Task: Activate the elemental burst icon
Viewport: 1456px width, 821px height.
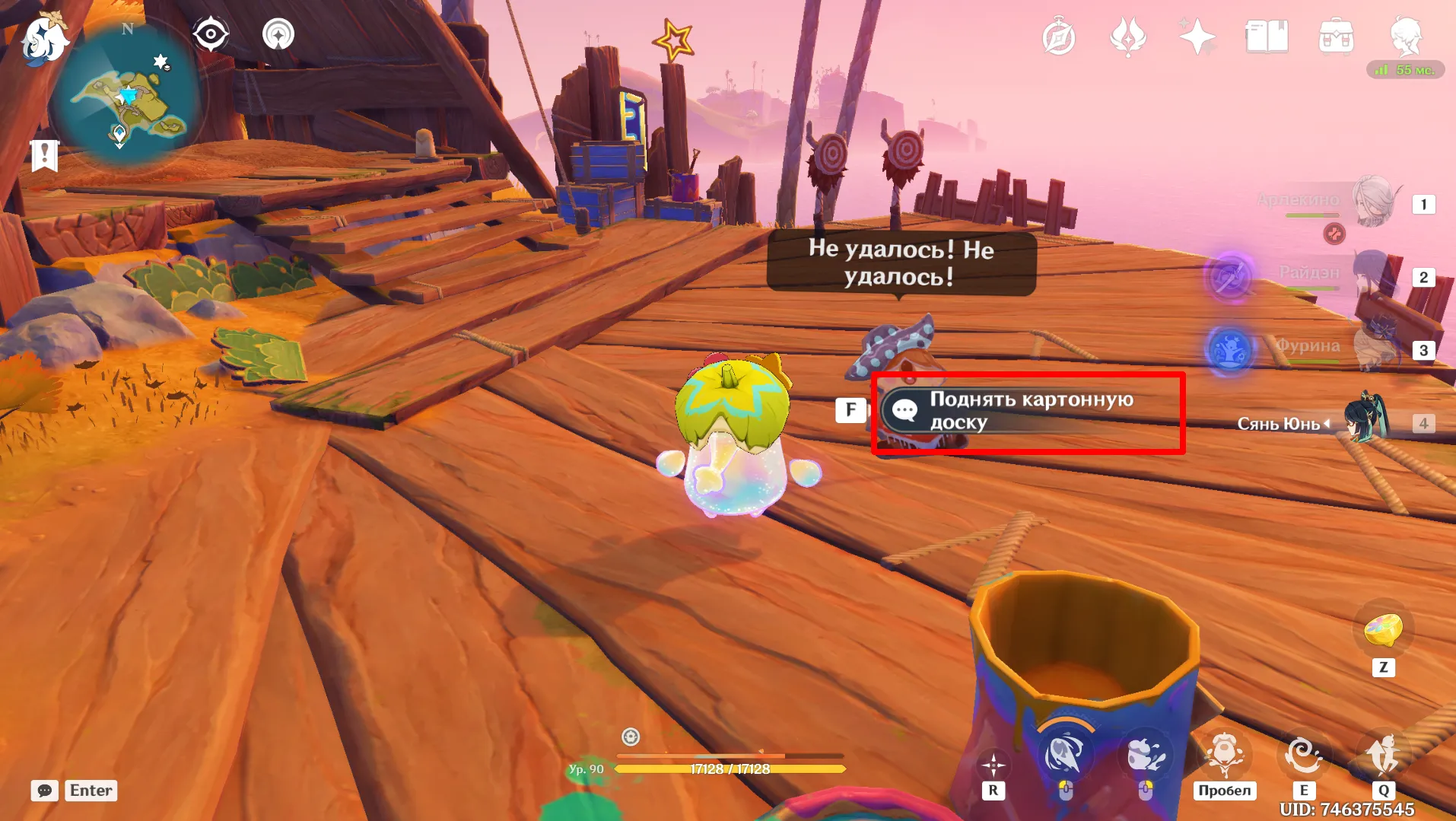Action: [x=1384, y=756]
